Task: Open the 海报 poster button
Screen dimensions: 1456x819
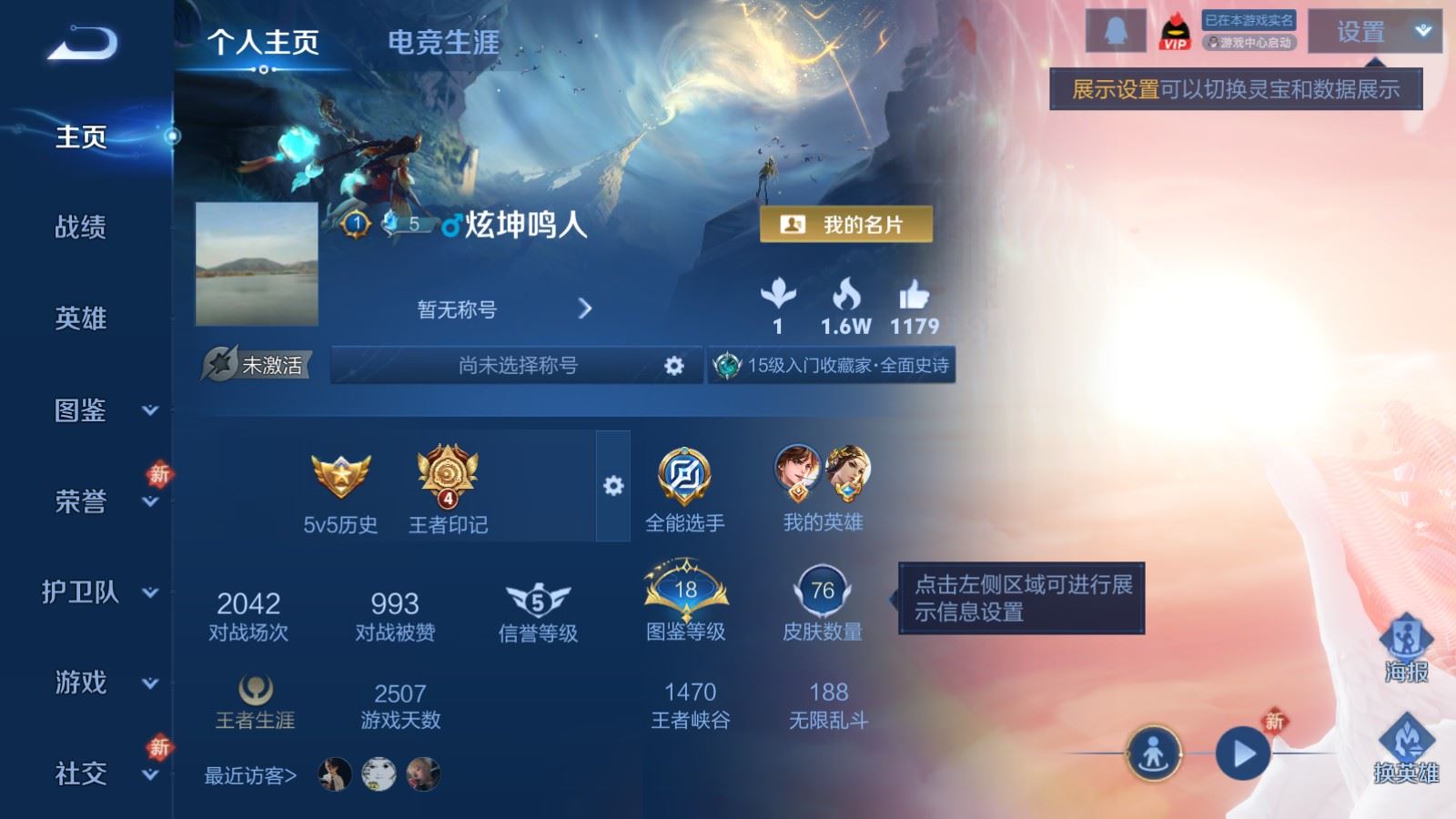Action: click(x=1406, y=648)
